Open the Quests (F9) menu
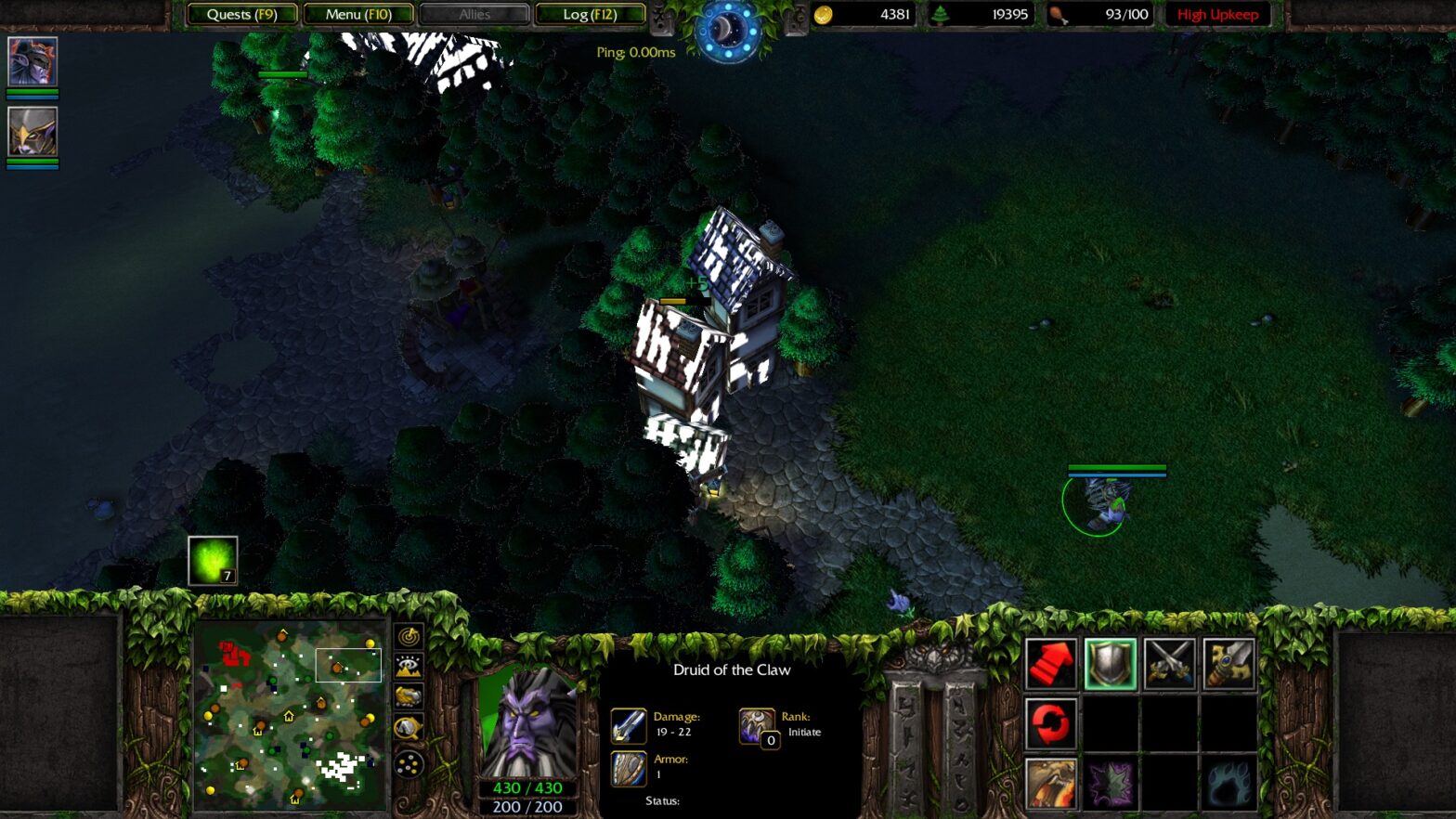This screenshot has height=819, width=1456. pyautogui.click(x=241, y=14)
